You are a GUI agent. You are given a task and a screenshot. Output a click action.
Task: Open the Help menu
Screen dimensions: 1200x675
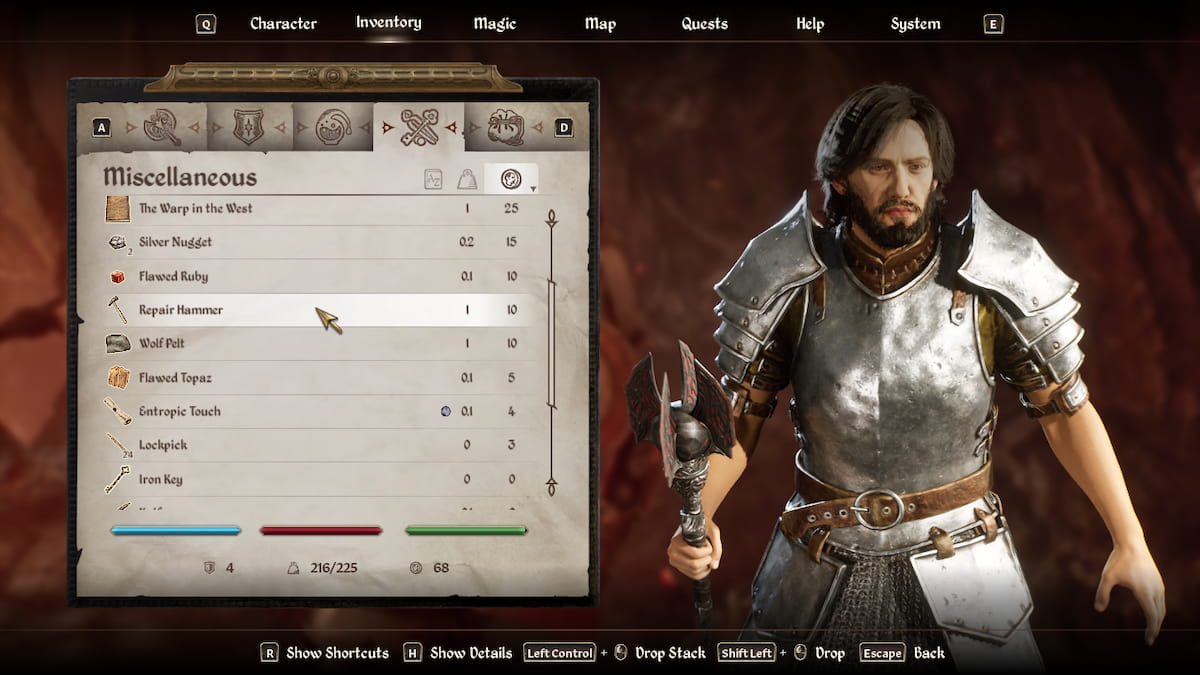[x=810, y=24]
